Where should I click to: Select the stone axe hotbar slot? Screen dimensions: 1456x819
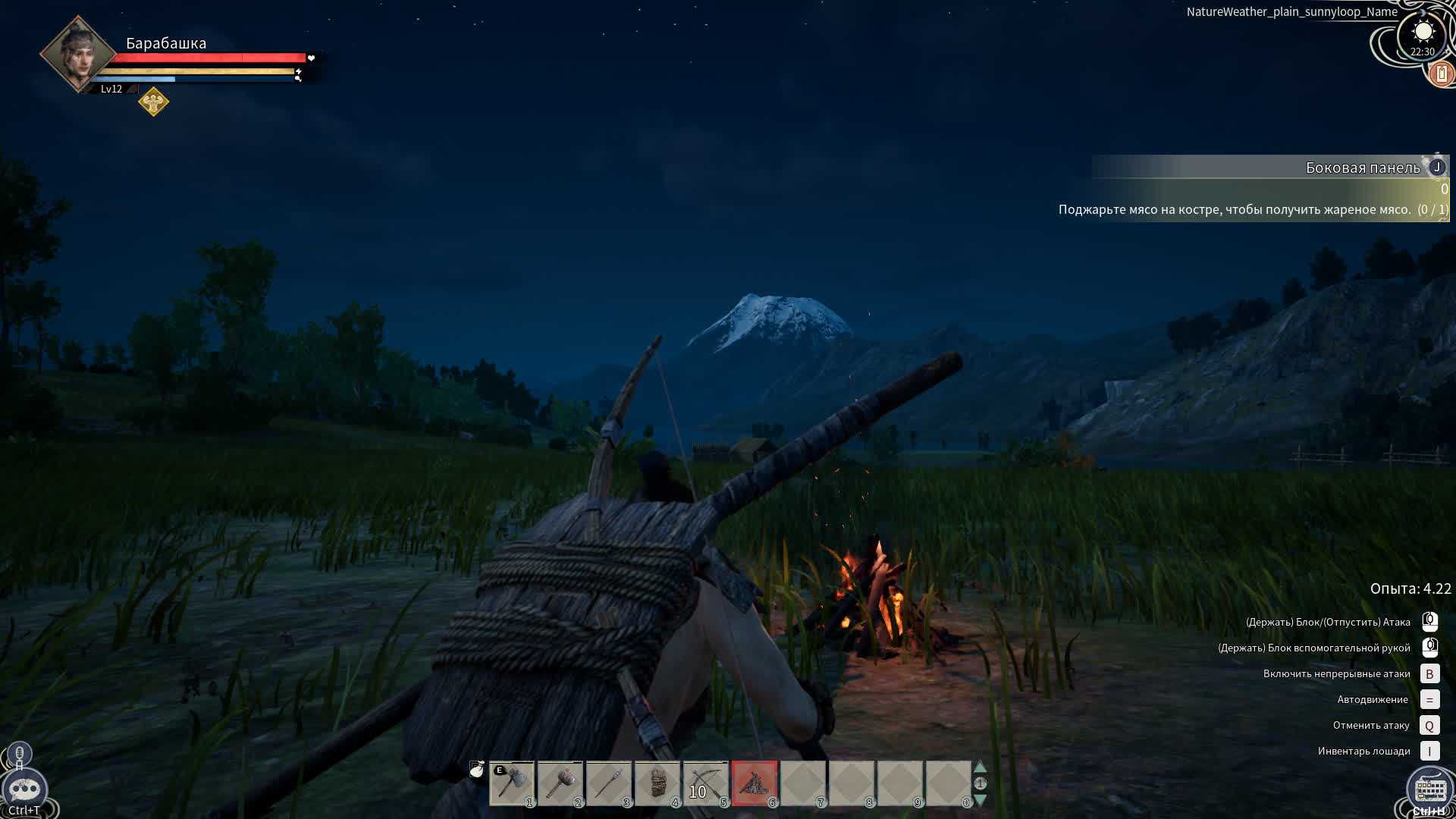[512, 783]
